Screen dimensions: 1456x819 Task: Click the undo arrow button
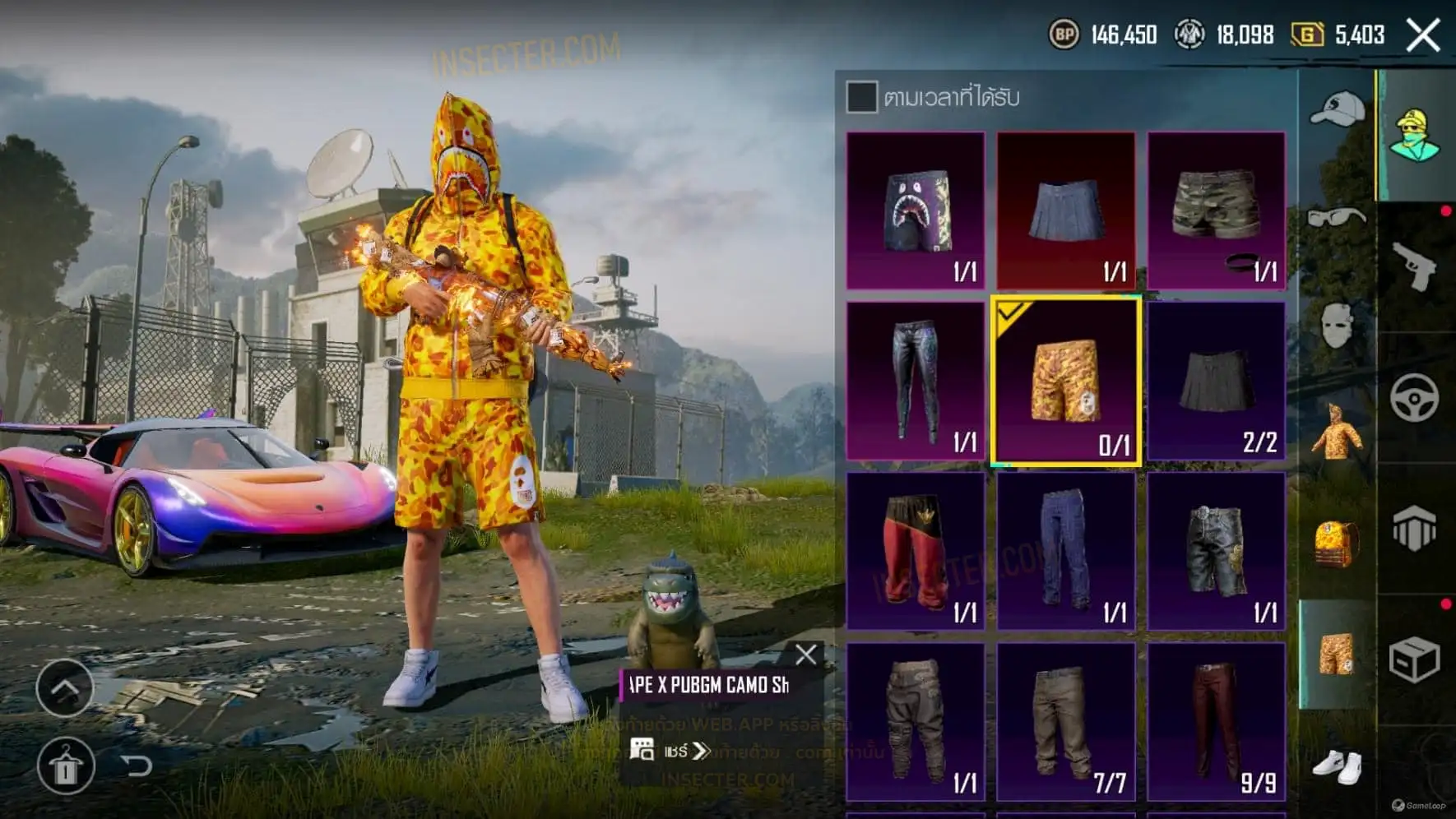tap(137, 766)
